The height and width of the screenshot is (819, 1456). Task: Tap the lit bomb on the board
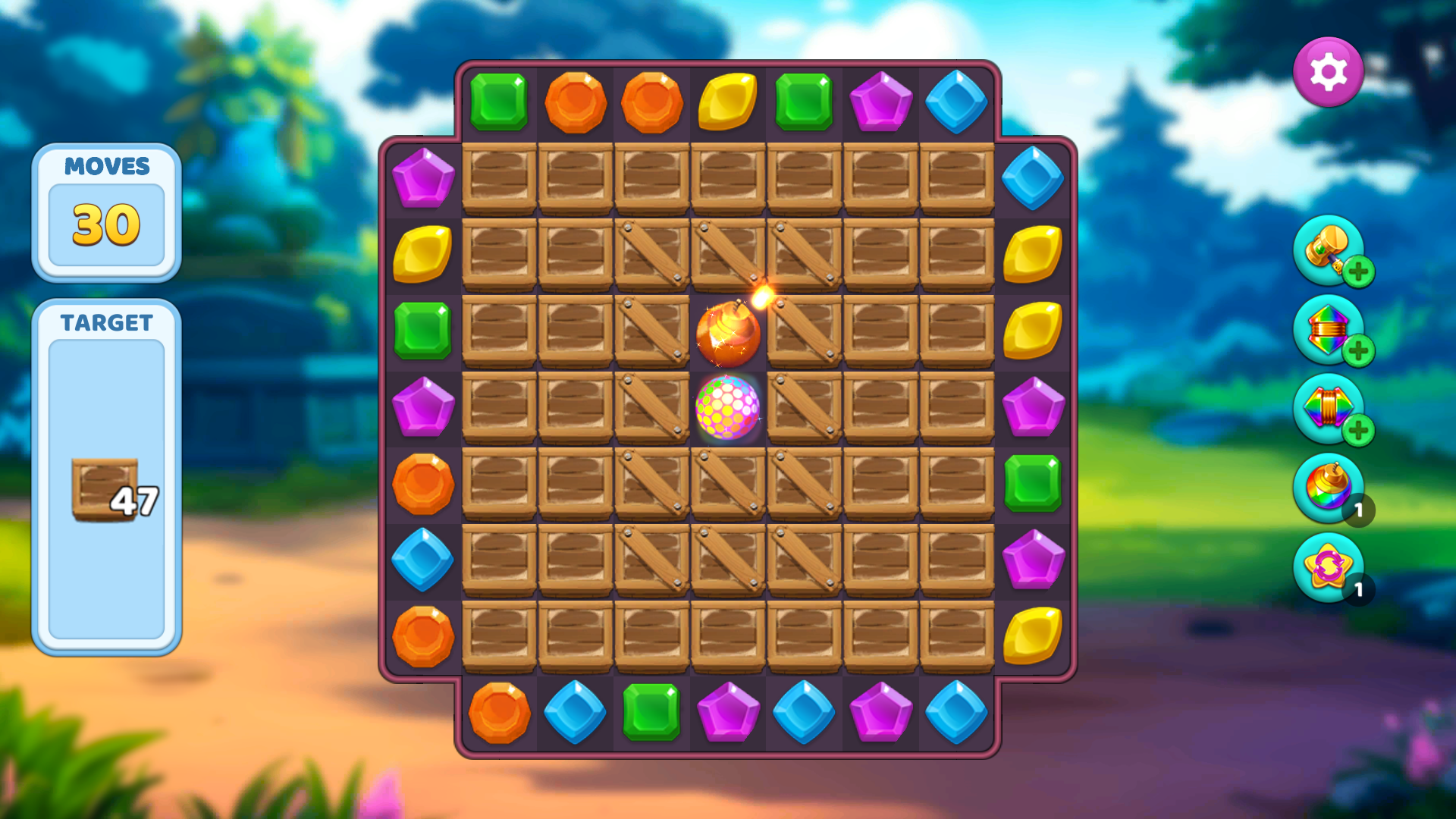(728, 334)
